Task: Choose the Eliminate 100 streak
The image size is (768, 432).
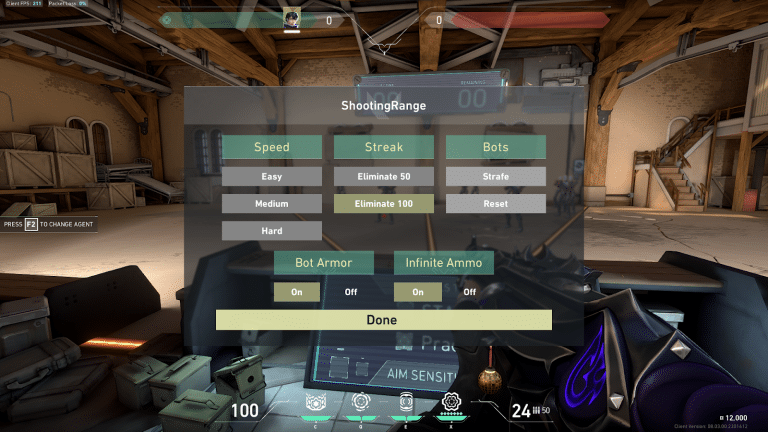Action: click(384, 204)
